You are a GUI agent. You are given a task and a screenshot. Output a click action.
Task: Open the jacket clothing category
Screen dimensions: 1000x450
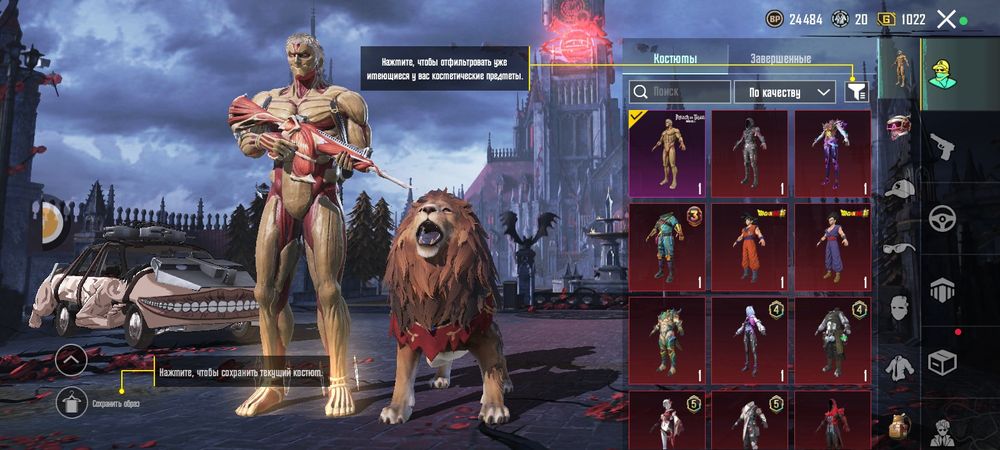tap(899, 368)
